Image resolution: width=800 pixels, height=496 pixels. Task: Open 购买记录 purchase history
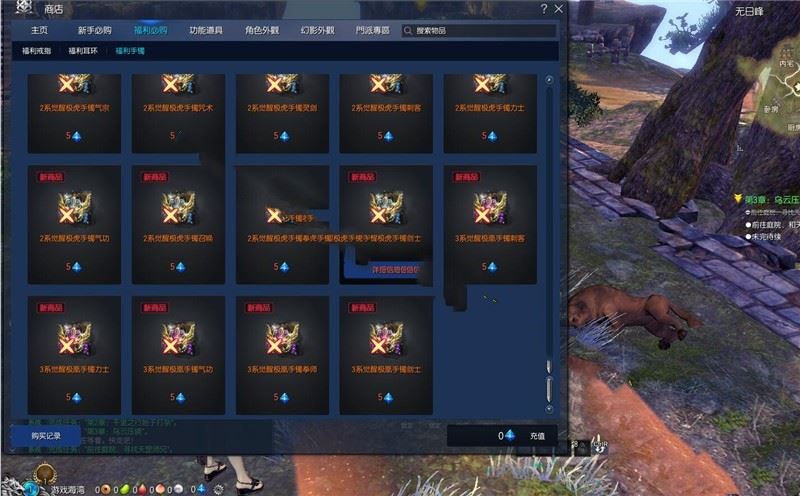coord(46,436)
